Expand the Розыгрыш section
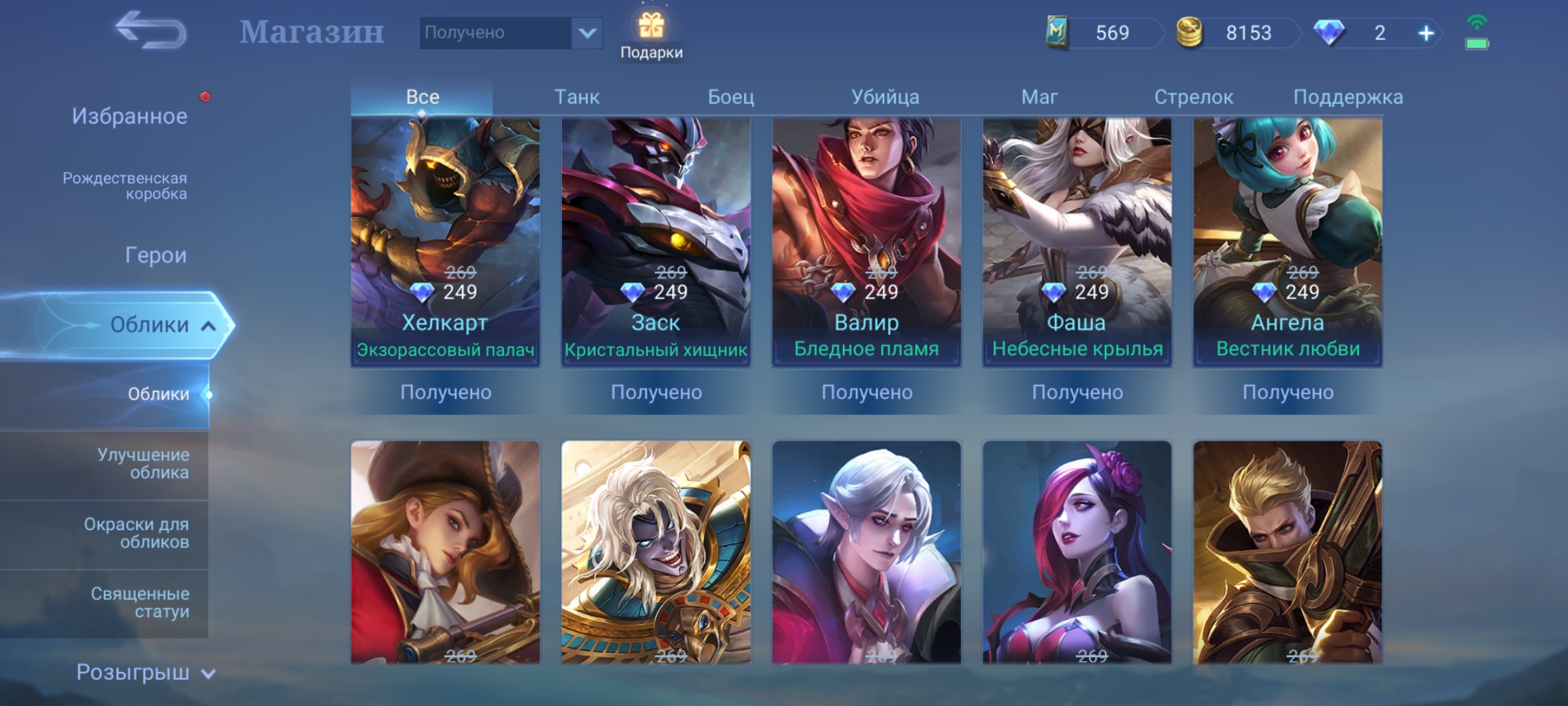This screenshot has height=706, width=1568. 145,672
